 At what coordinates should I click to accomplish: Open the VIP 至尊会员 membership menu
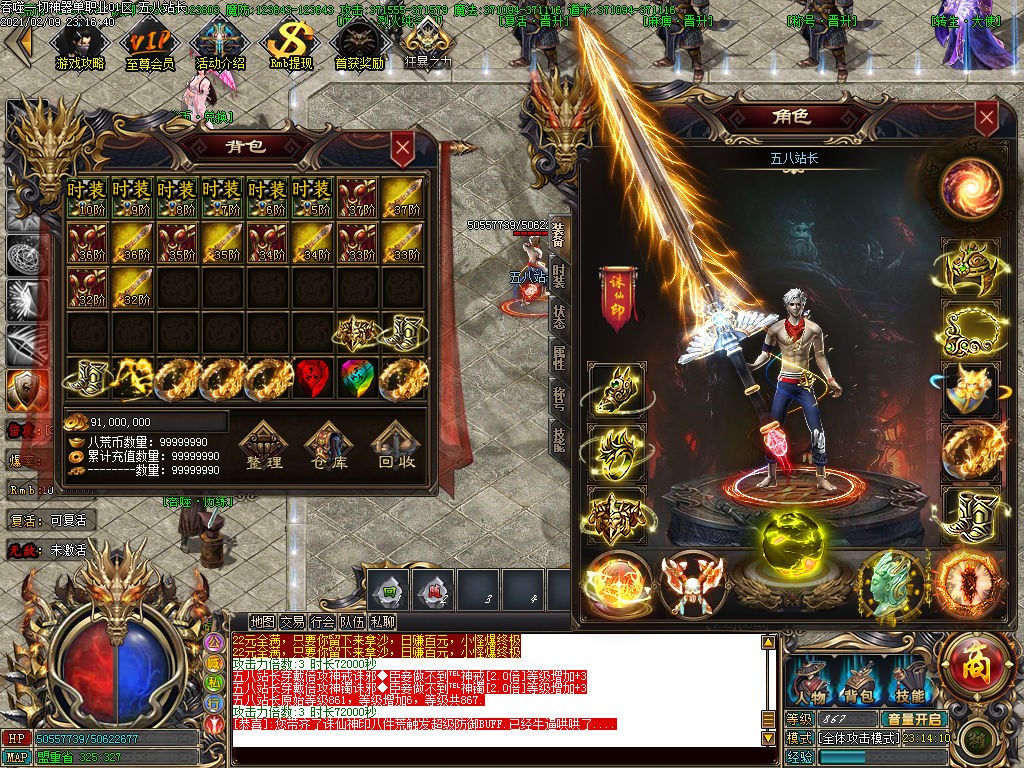tap(149, 46)
